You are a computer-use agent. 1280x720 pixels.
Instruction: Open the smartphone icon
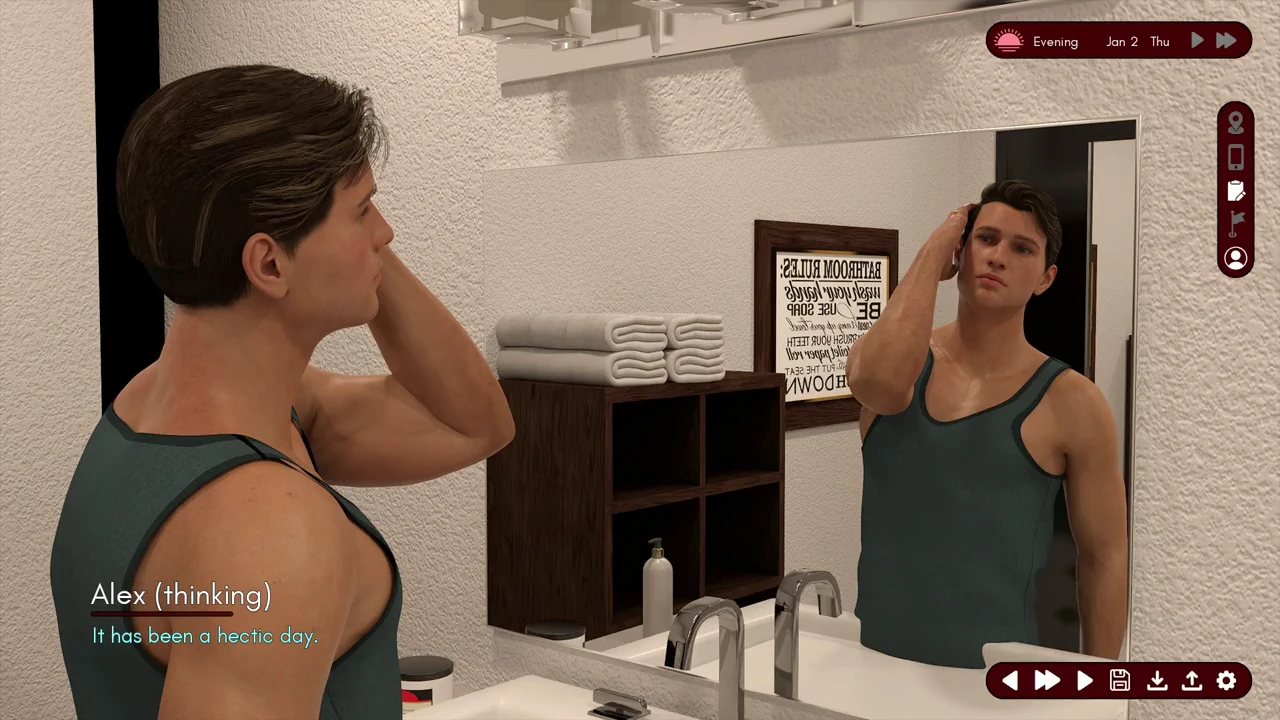pos(1236,157)
